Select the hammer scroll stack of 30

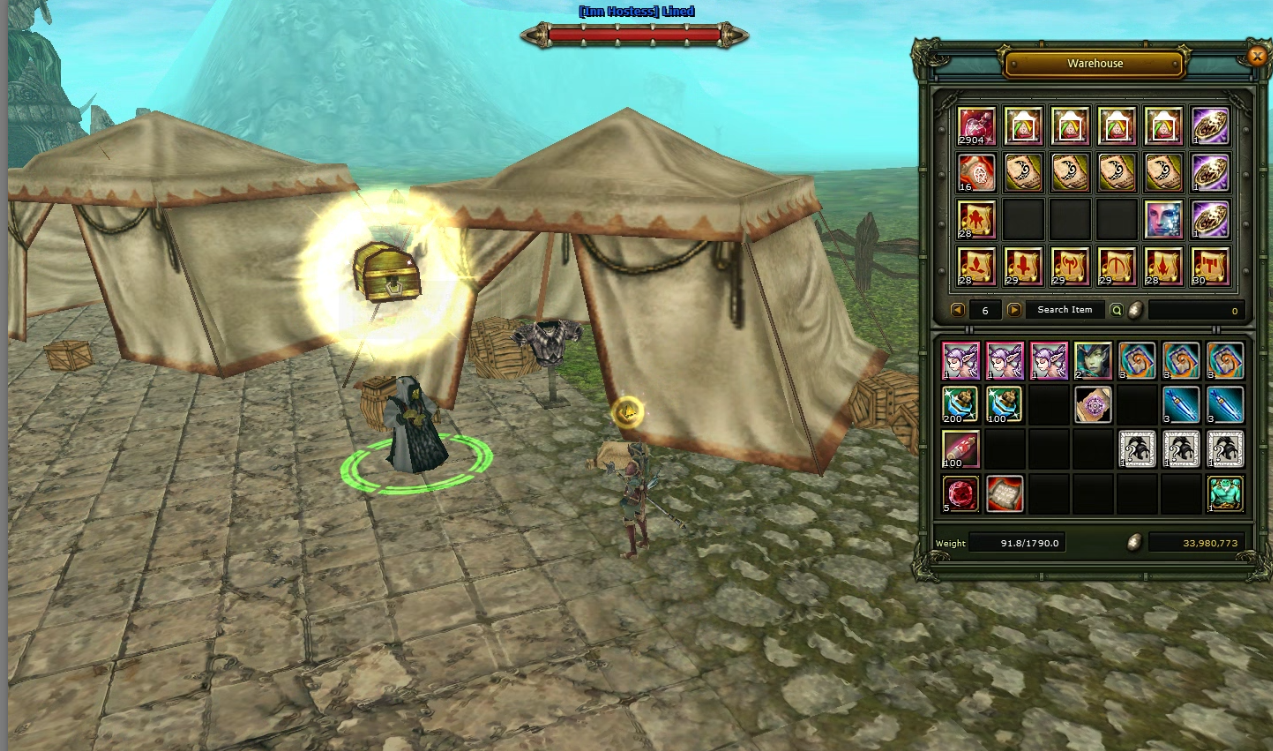click(1210, 266)
